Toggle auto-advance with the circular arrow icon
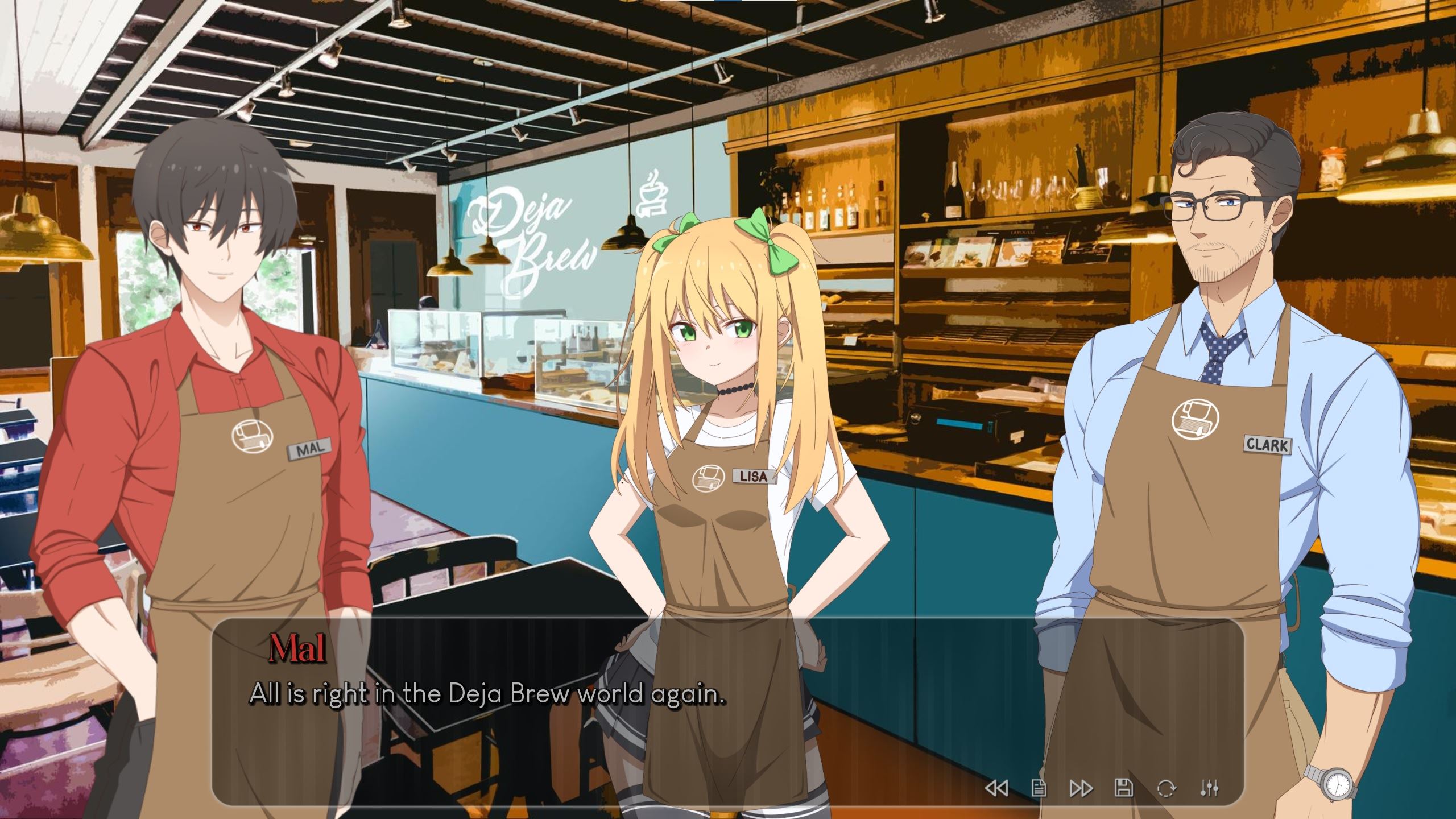Image resolution: width=1456 pixels, height=819 pixels. 1167,788
